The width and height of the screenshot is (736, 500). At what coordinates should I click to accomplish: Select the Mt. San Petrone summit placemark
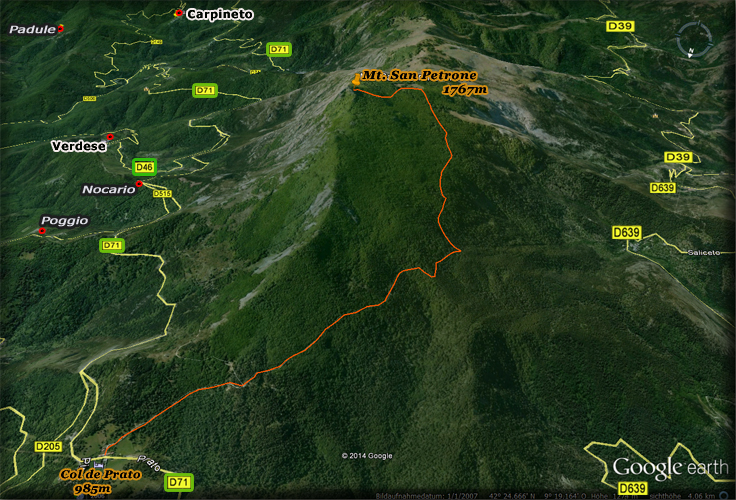(x=357, y=77)
